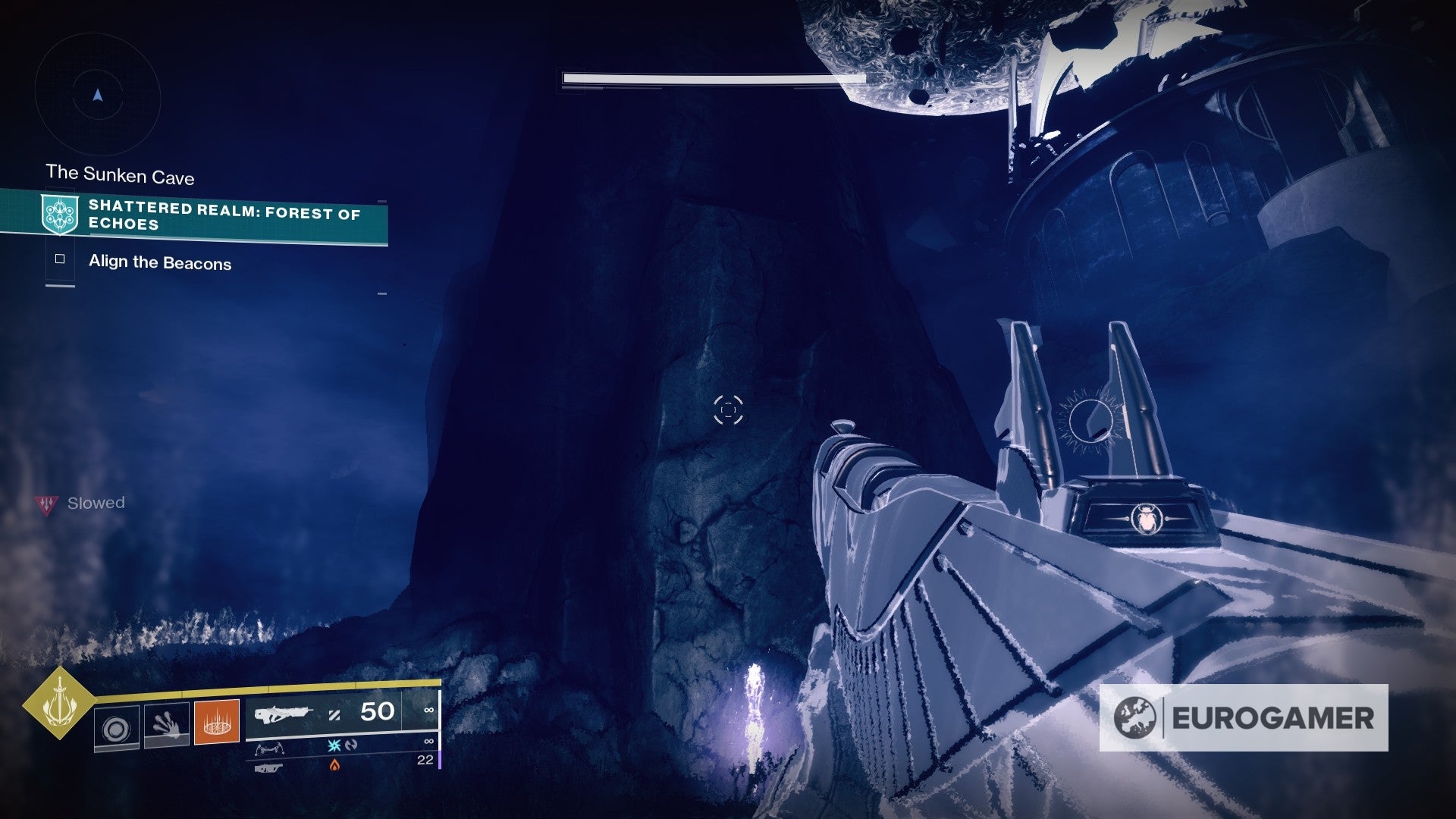Use the melee ability icon
Image resolution: width=1456 pixels, height=819 pixels.
point(166,724)
